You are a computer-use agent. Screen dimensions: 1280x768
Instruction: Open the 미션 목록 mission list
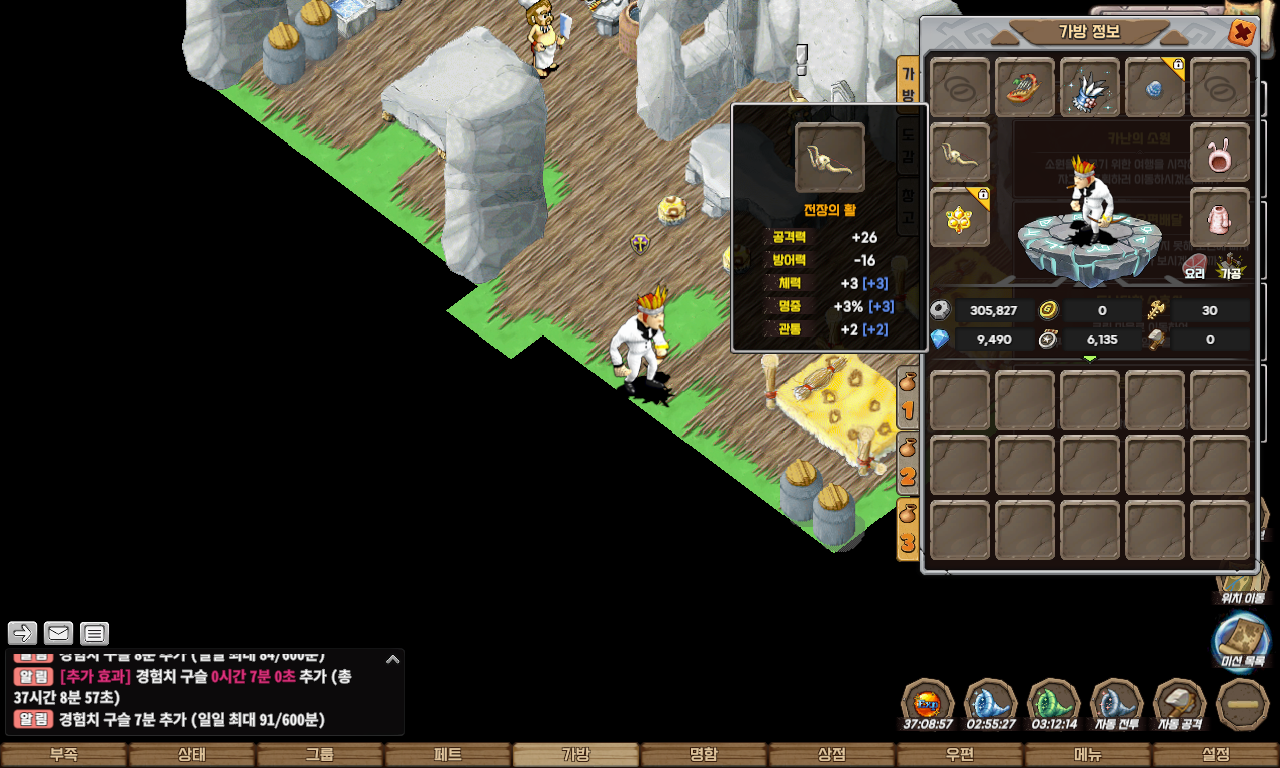[x=1242, y=641]
